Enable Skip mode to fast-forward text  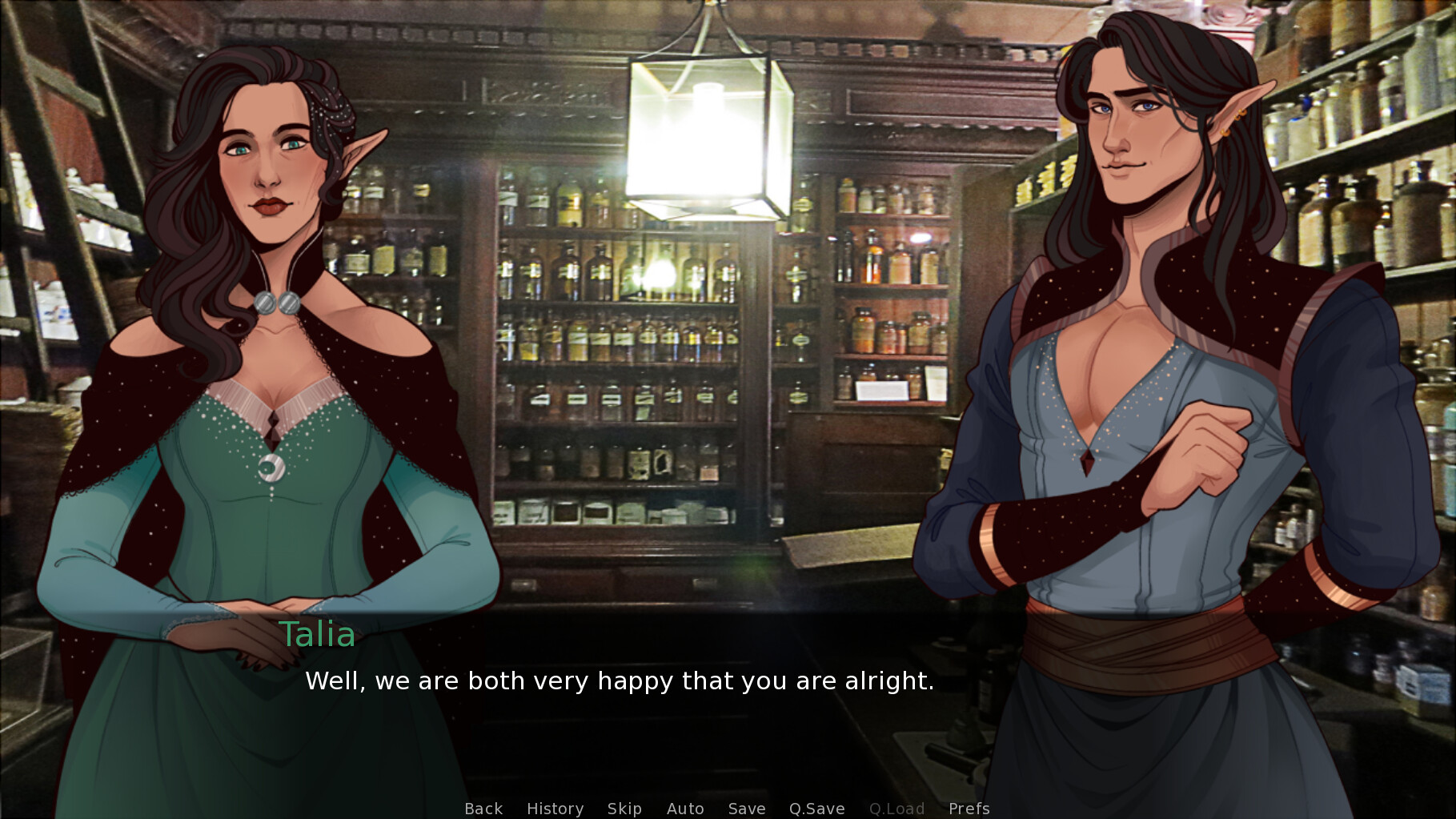click(x=625, y=809)
